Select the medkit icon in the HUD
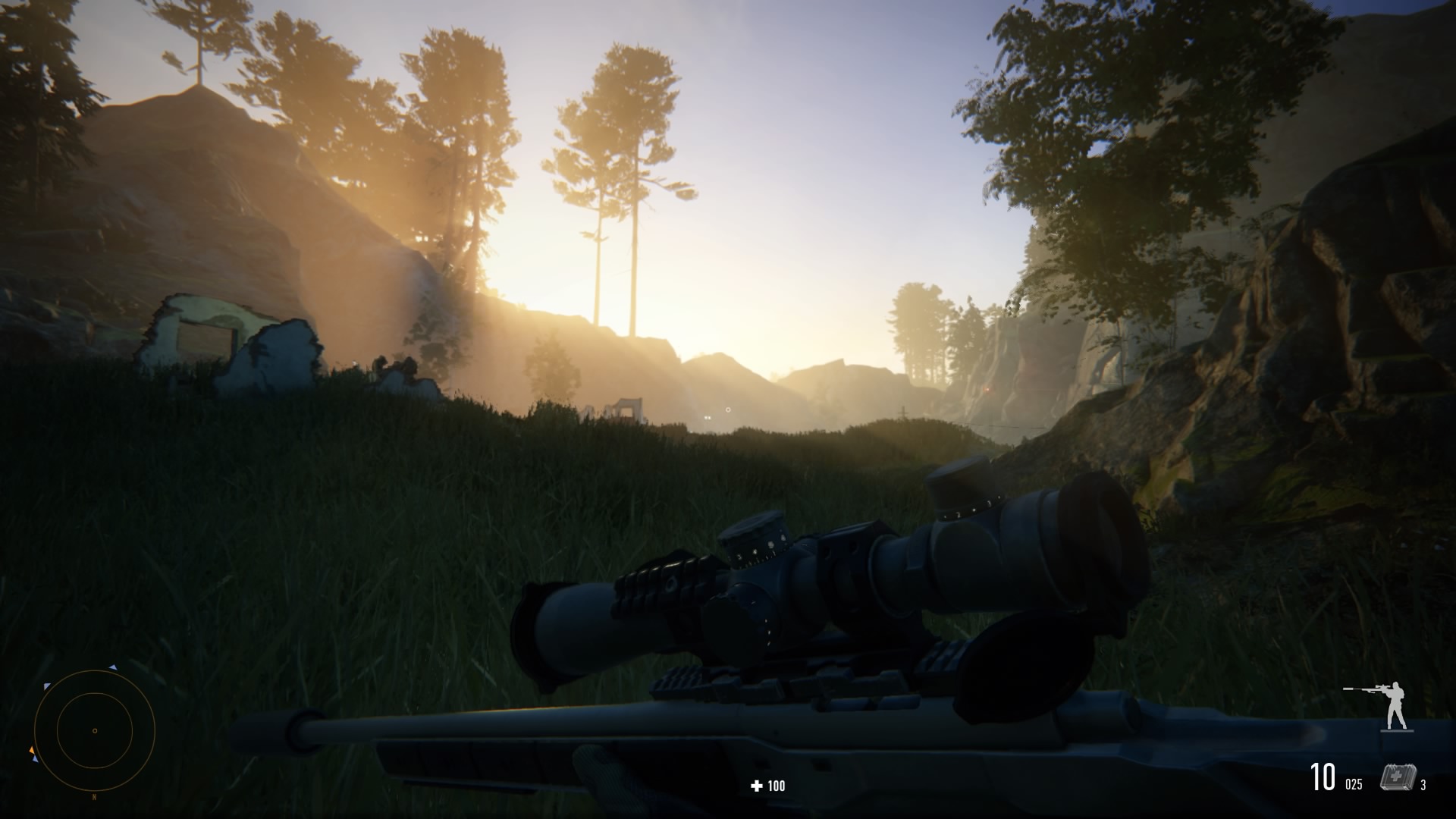 (x=1399, y=777)
